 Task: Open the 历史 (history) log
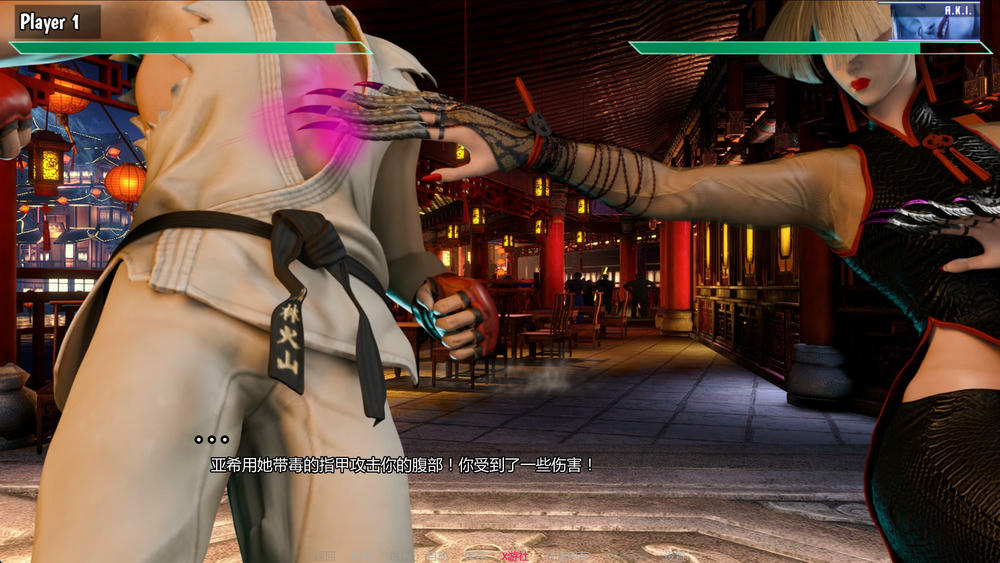(x=361, y=556)
